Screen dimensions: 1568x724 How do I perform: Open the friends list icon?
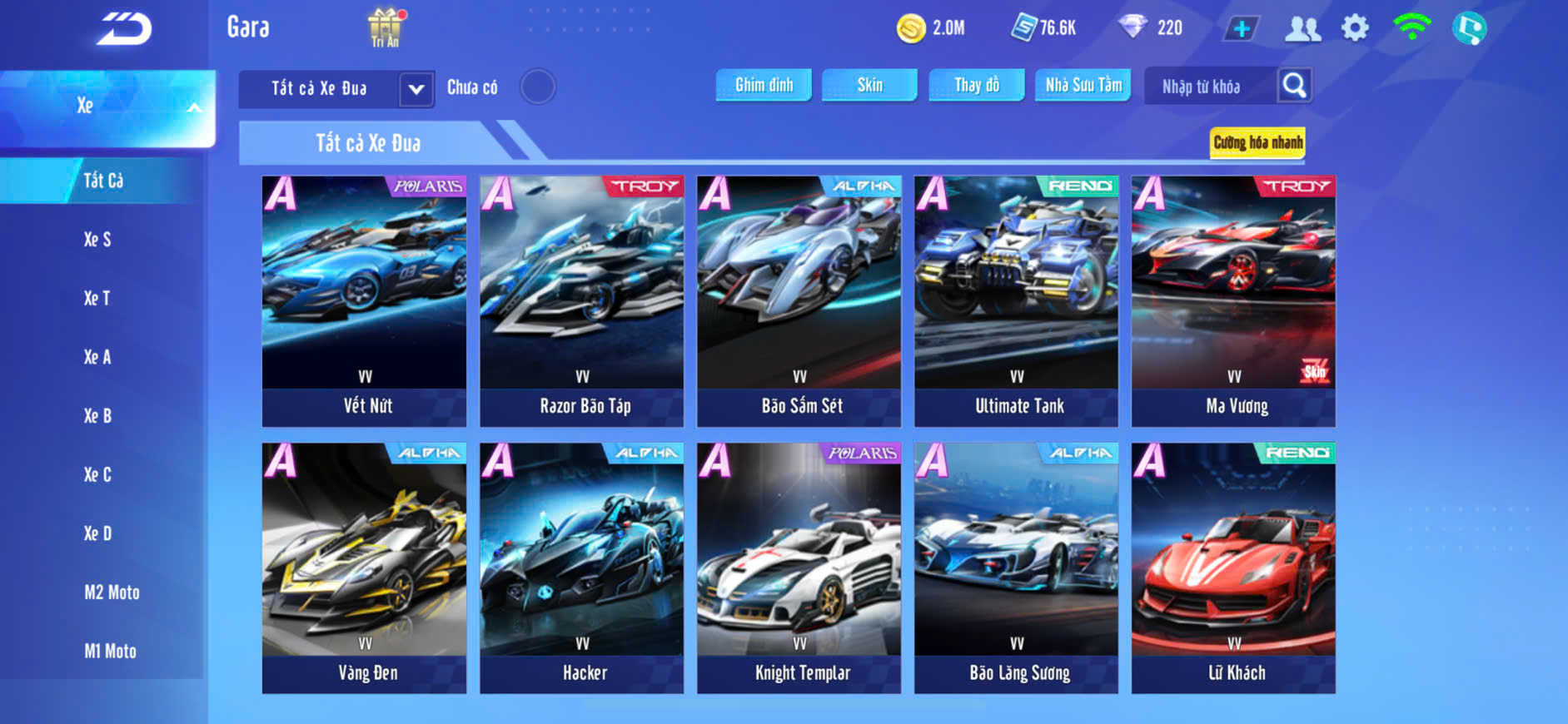coord(1302,28)
